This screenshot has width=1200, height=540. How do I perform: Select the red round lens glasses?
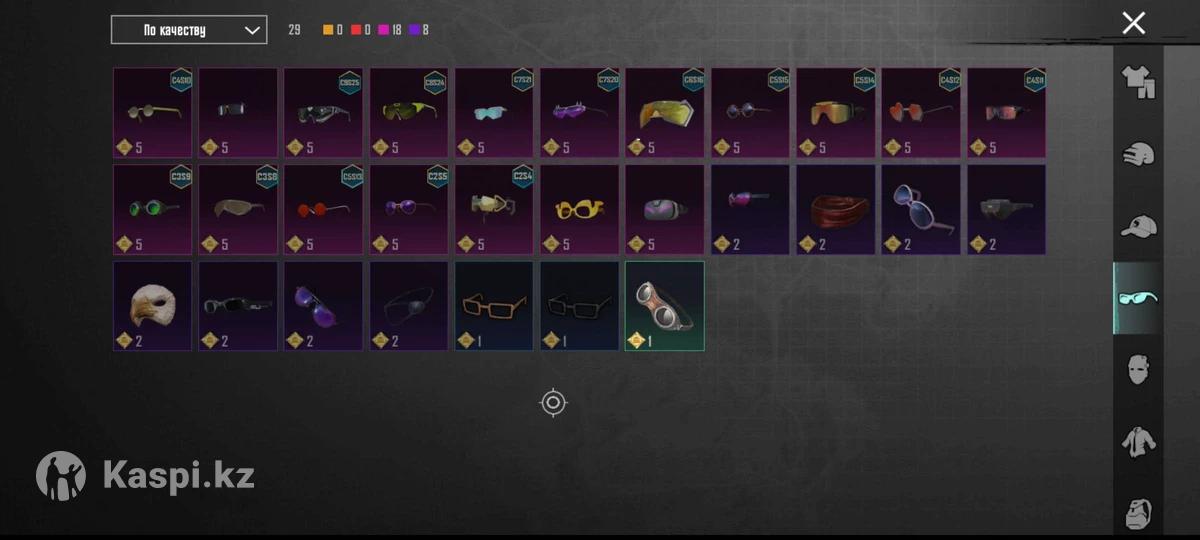323,209
